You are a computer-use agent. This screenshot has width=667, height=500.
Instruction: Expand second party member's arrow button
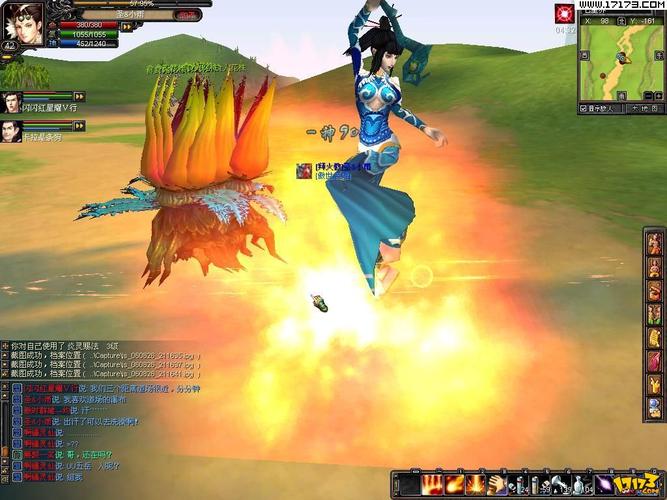coord(79,125)
